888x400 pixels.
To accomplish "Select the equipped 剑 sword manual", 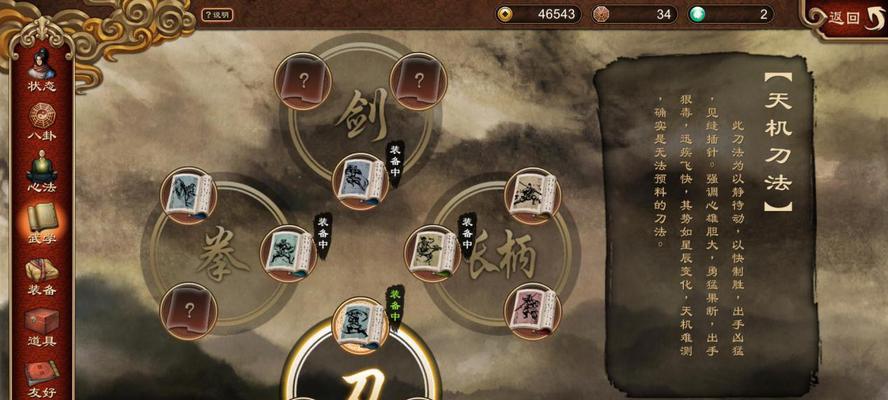I will point(360,181).
